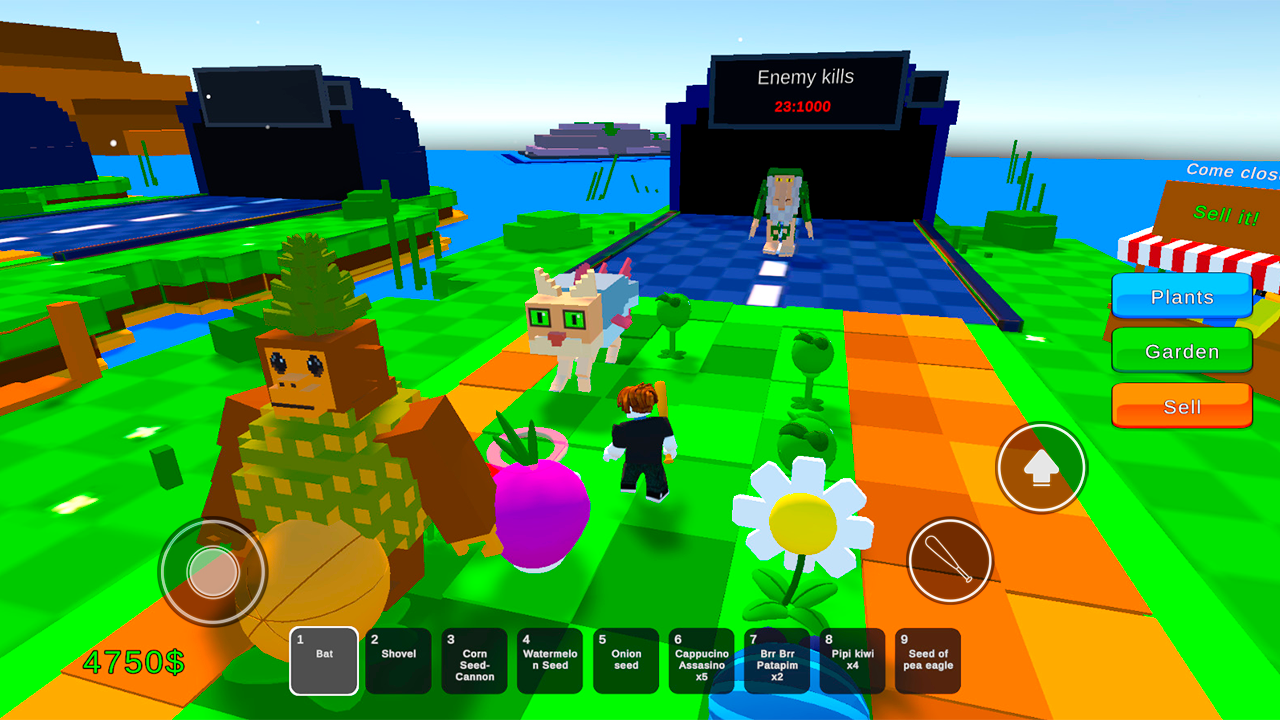Select the Brr Brr Patapim x2 item
The image size is (1280, 720).
point(777,660)
